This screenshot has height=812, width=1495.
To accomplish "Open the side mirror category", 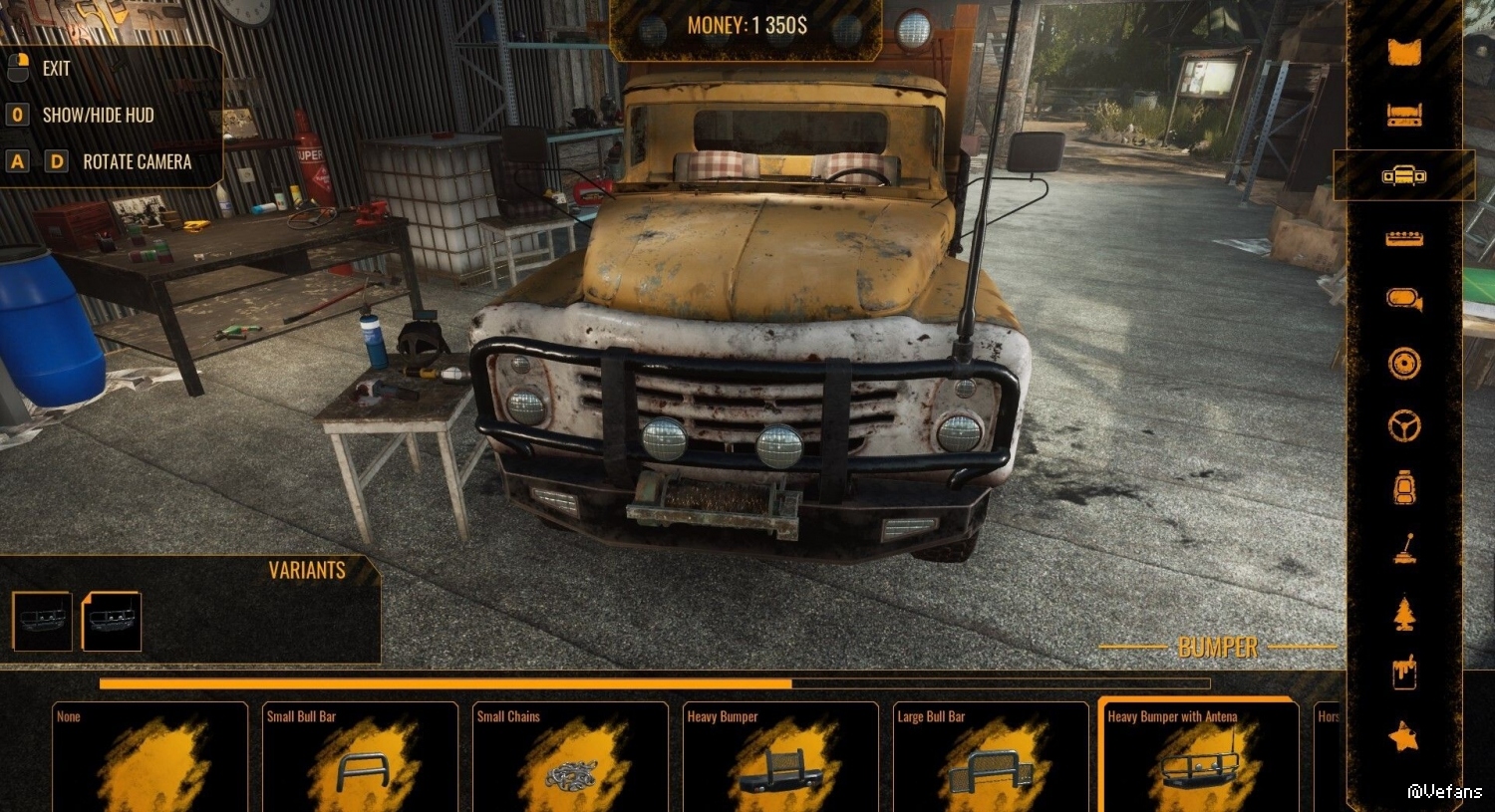I will click(1404, 299).
